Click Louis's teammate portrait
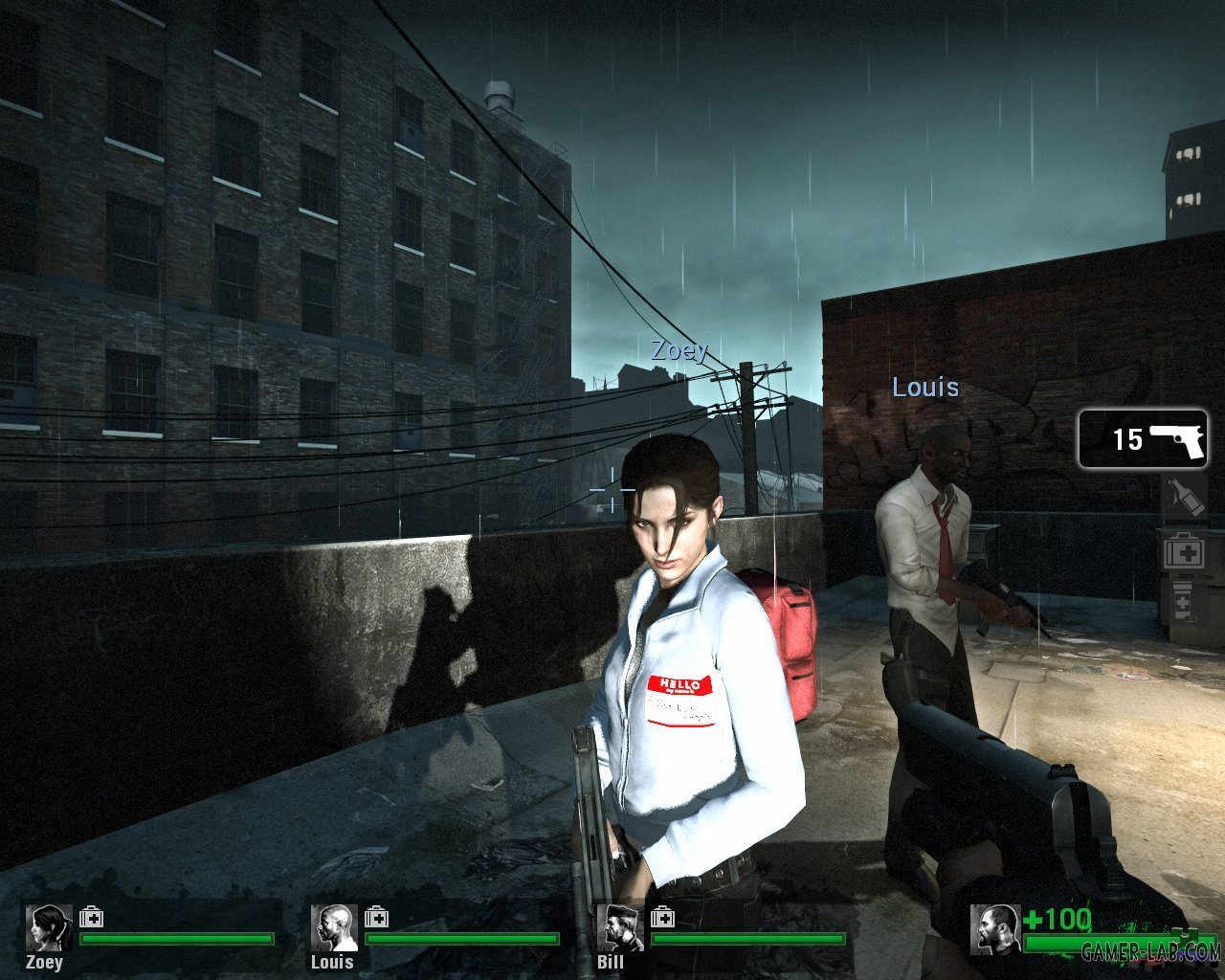The width and height of the screenshot is (1225, 980). coord(334,928)
